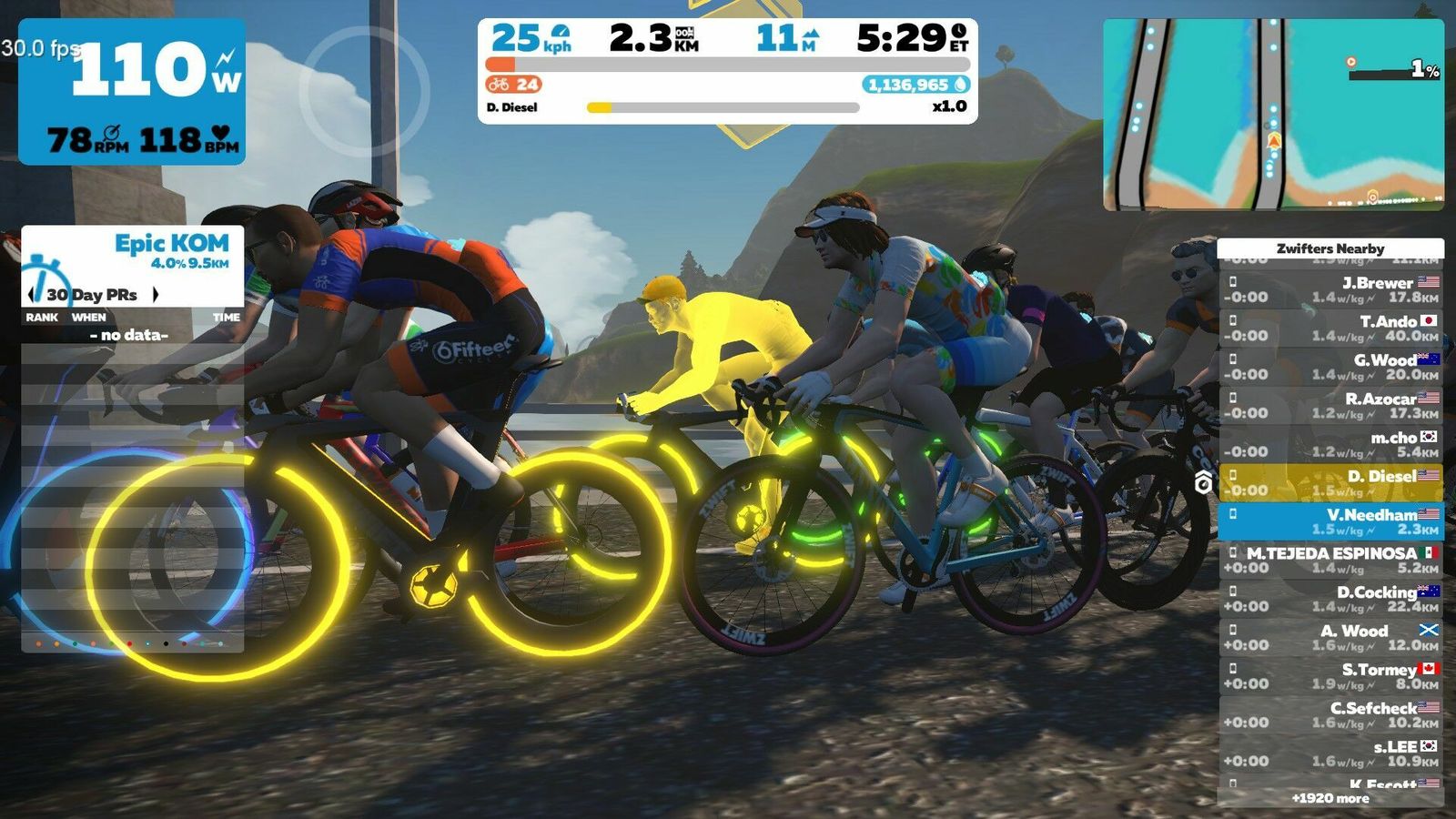
Task: Show the +1920 more riders
Action: click(1330, 798)
